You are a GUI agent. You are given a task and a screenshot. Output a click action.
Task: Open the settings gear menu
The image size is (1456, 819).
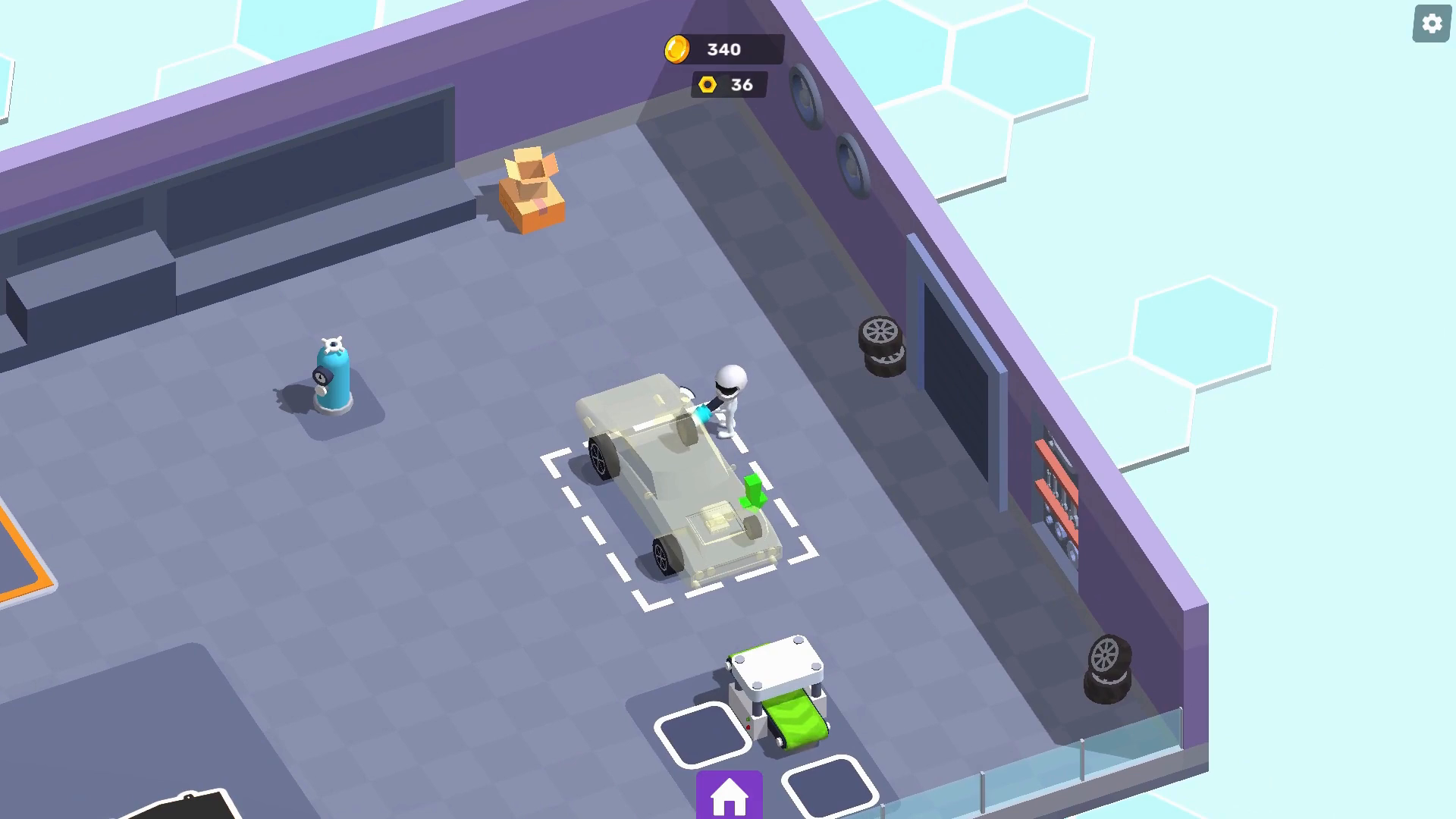(x=1431, y=24)
